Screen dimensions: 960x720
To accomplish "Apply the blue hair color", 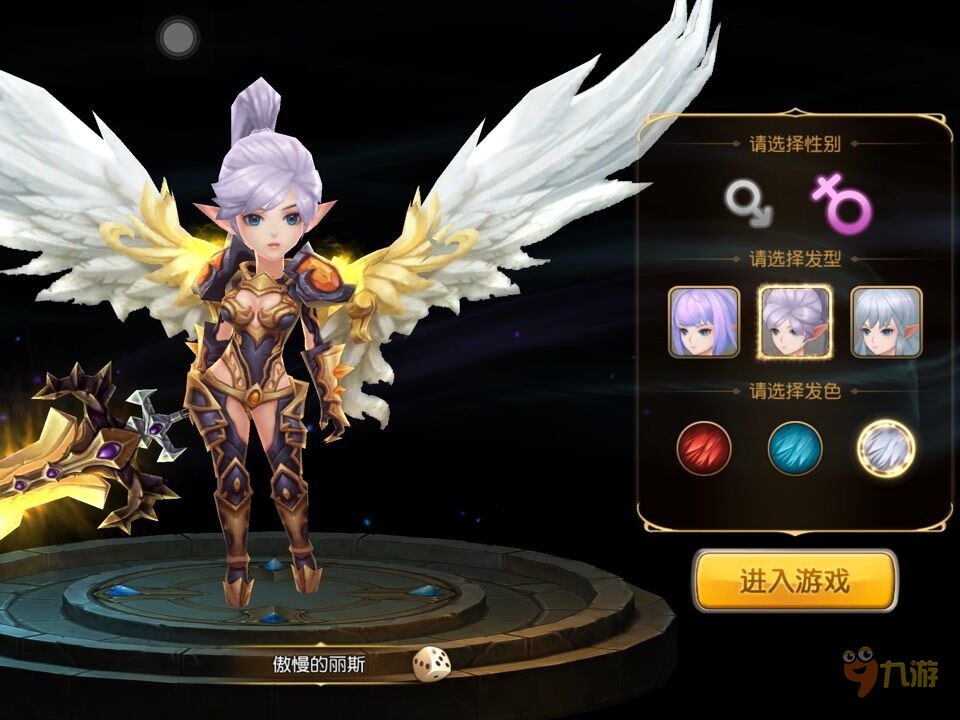I will [795, 448].
